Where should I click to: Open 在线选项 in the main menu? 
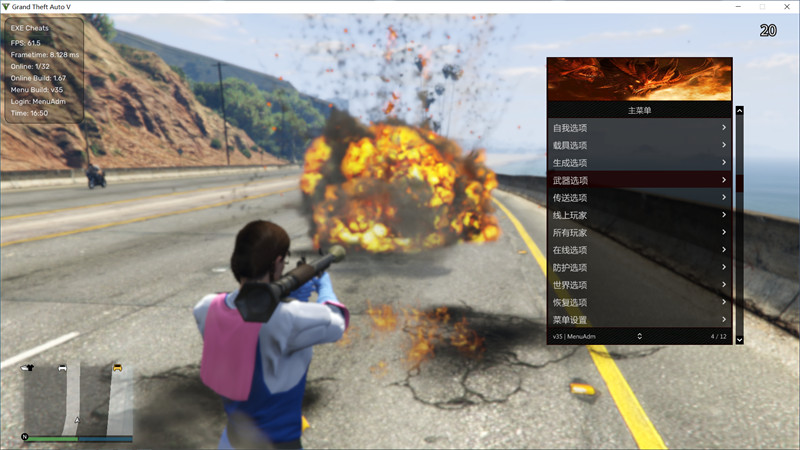pos(640,250)
